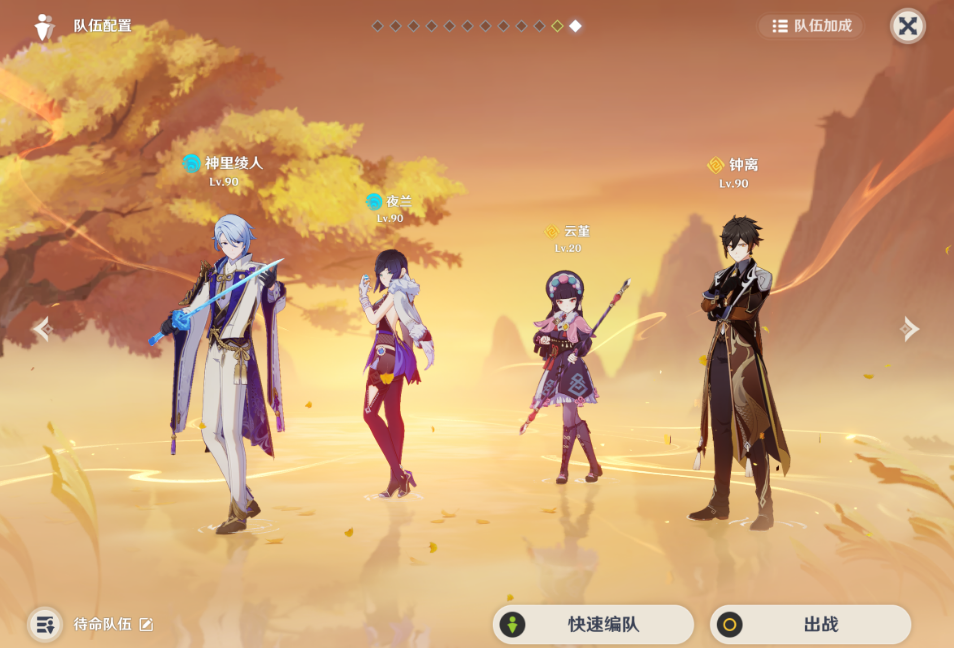
Task: Switch to the previous party with left arrow
Action: pos(41,328)
